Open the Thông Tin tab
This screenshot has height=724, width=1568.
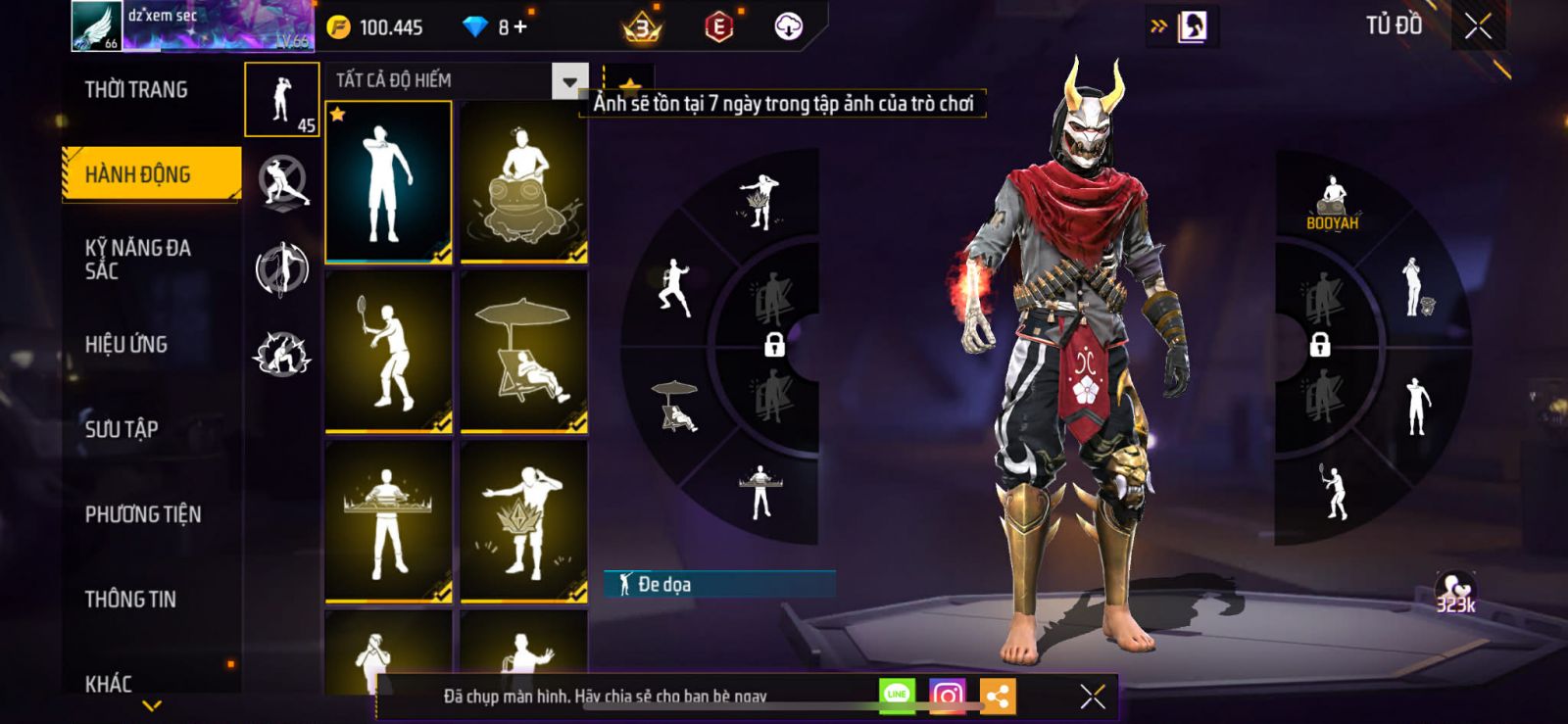(x=130, y=599)
